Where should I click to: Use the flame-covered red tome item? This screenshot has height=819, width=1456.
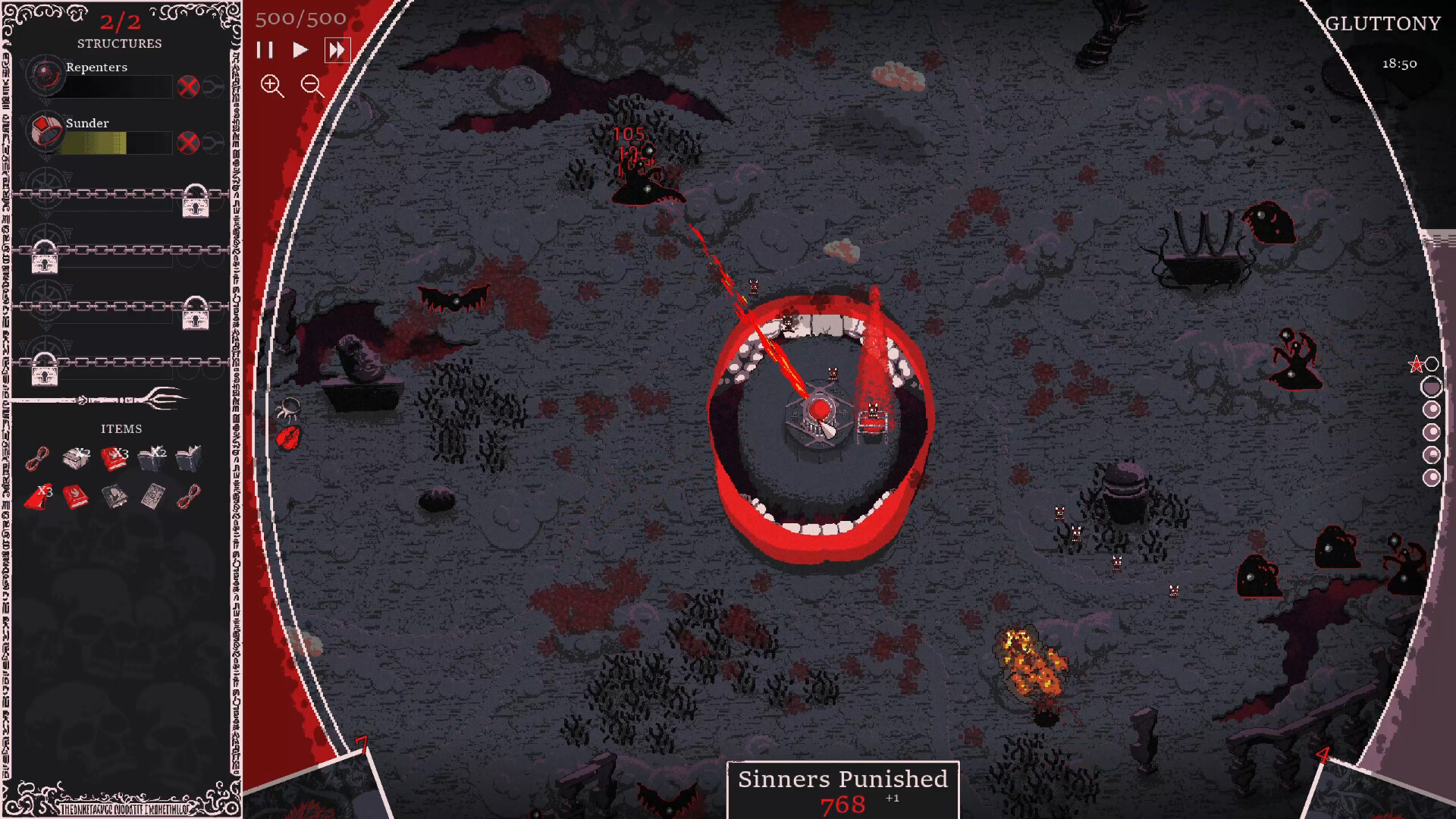[x=76, y=497]
